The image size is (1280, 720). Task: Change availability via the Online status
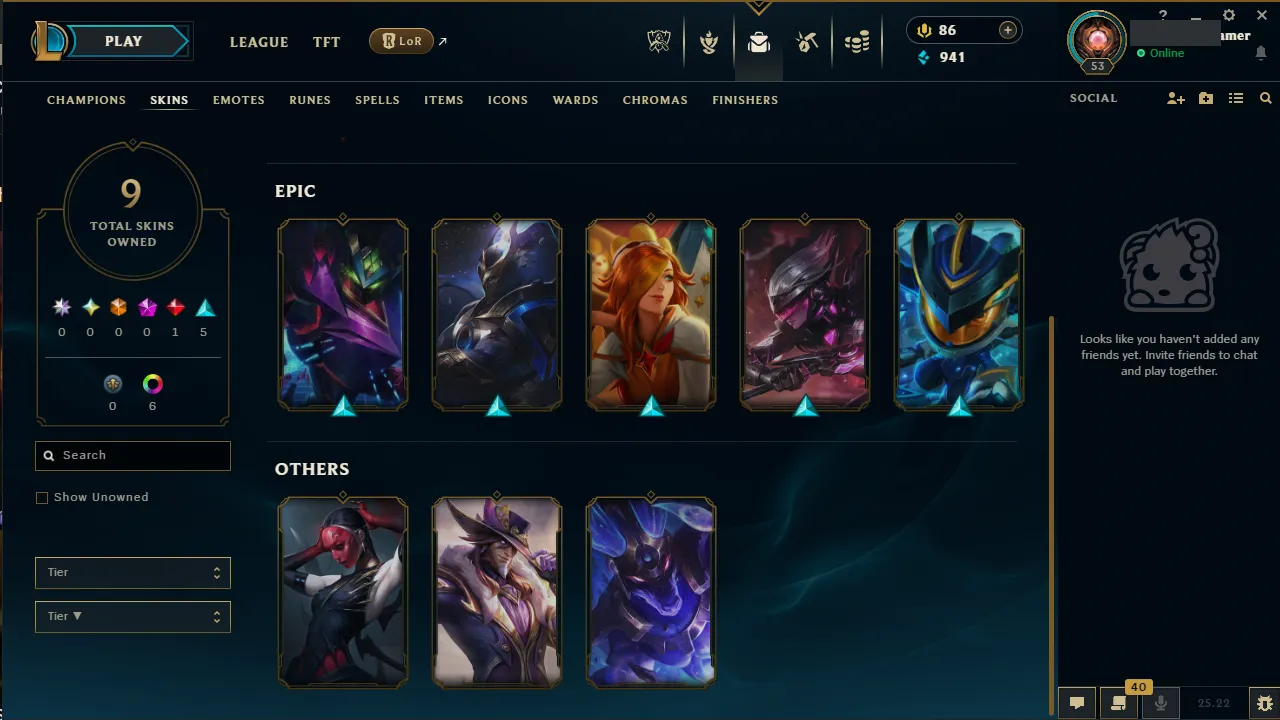click(1163, 53)
